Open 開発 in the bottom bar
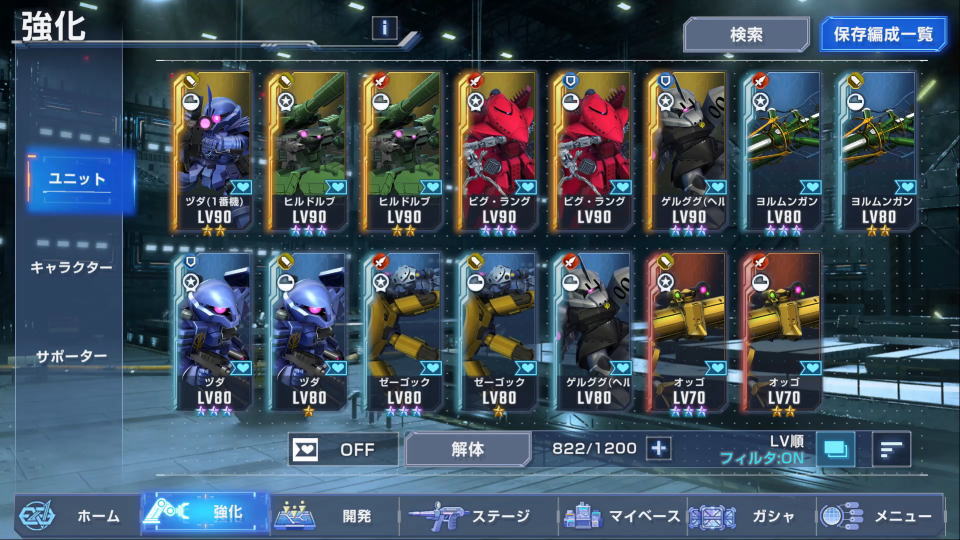This screenshot has width=960, height=540. (x=334, y=516)
